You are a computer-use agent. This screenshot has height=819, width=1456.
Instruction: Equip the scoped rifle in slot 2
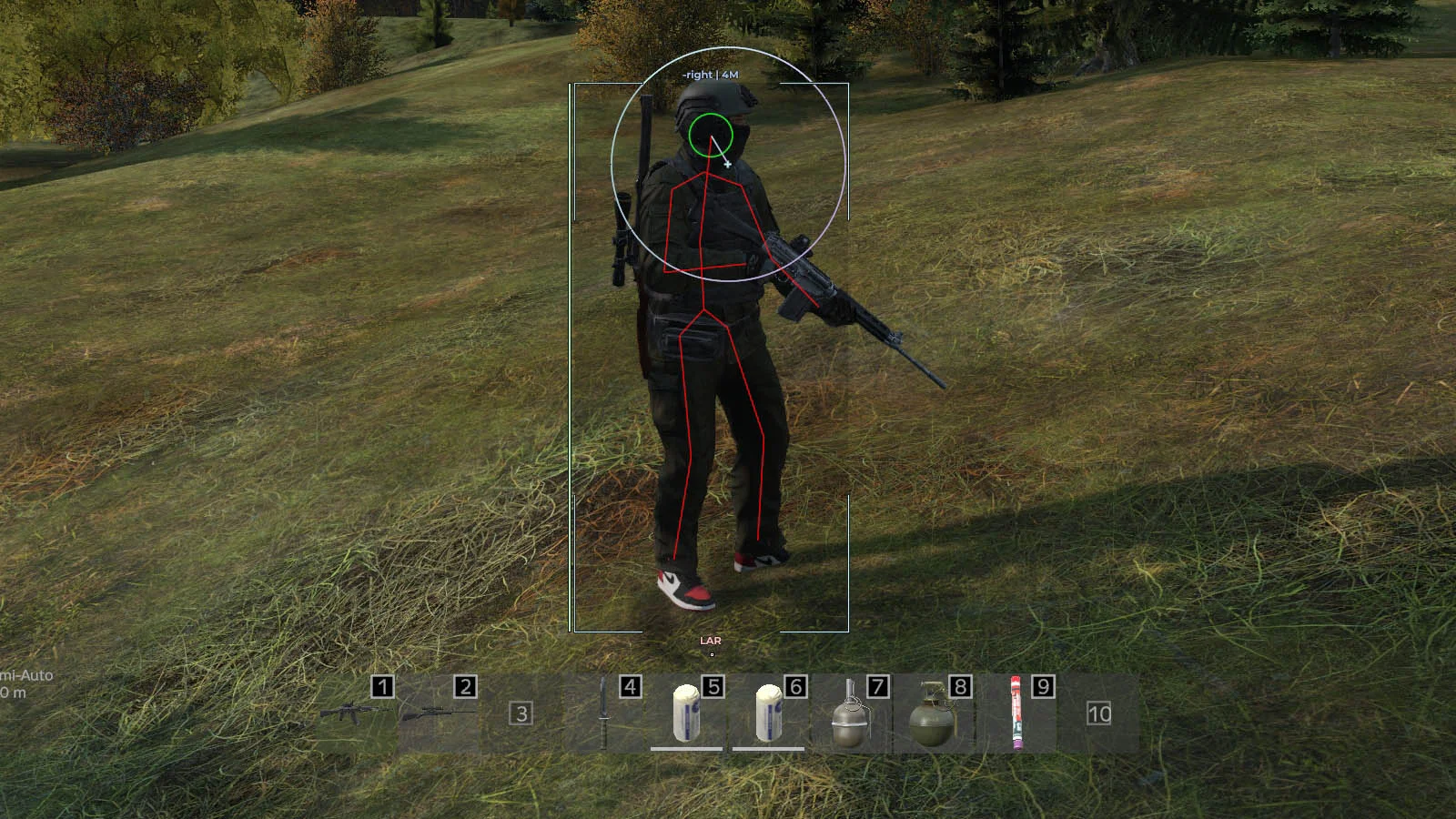pos(439,713)
